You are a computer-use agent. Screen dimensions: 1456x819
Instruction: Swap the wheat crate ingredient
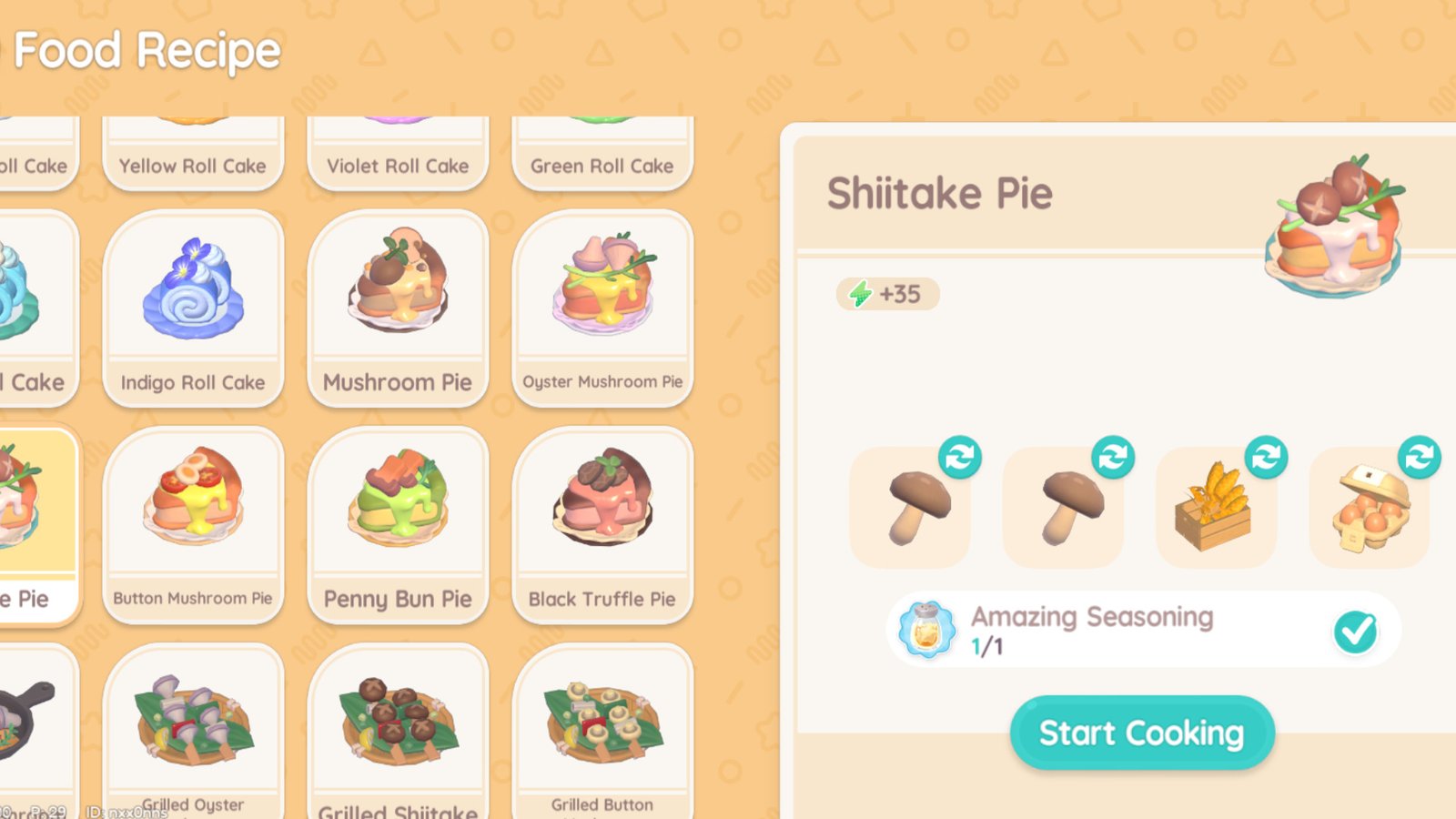1266,458
